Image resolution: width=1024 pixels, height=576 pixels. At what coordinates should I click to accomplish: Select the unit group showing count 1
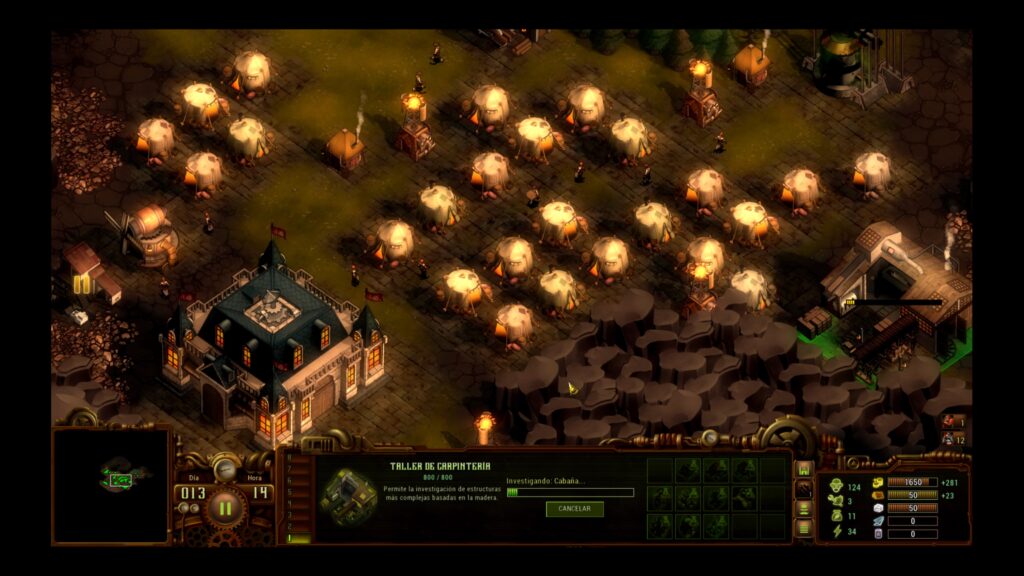953,422
